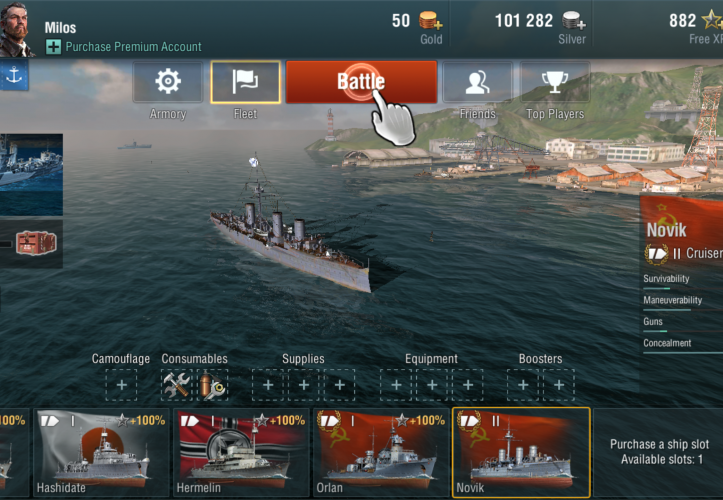The height and width of the screenshot is (500, 723).
Task: Start a match with the Battle button
Action: click(361, 82)
